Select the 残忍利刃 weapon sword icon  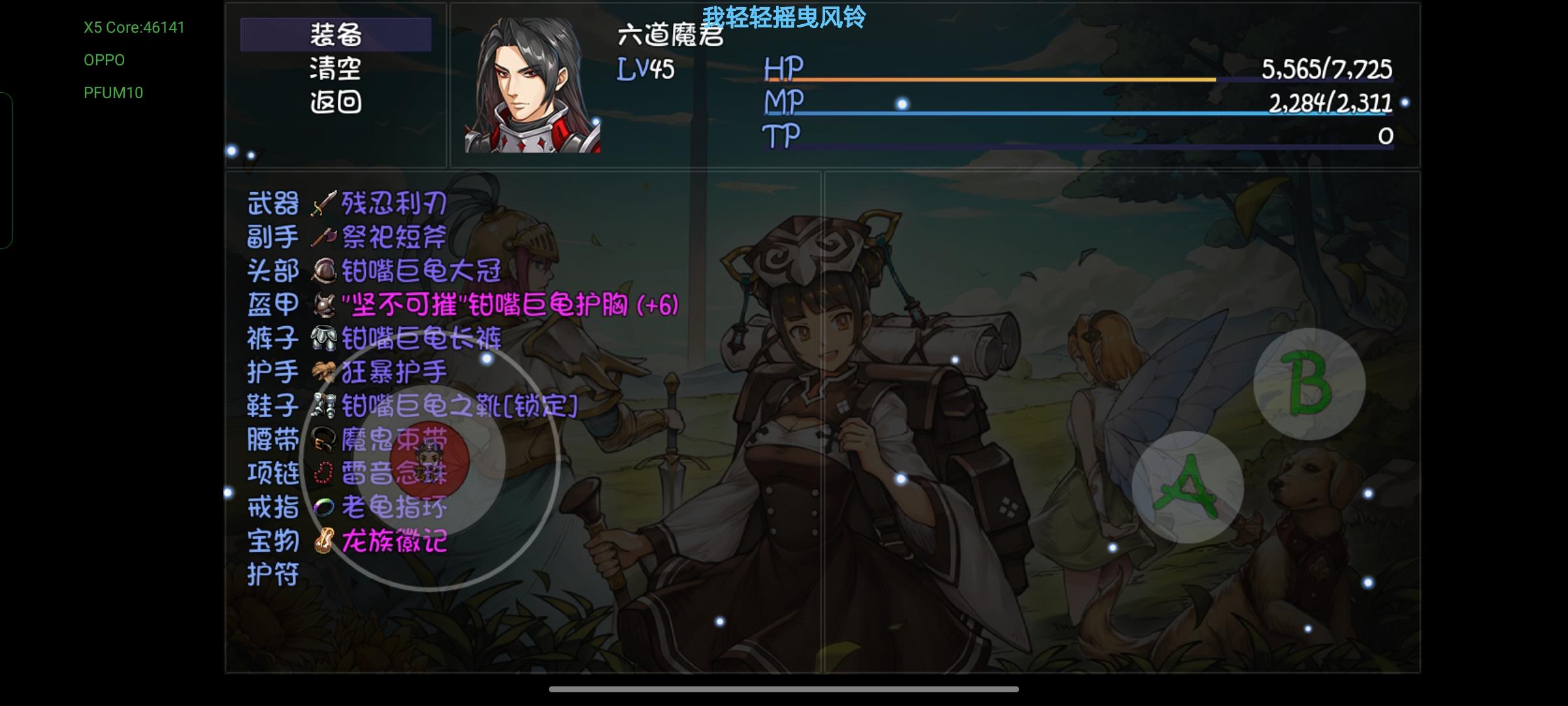pos(325,203)
